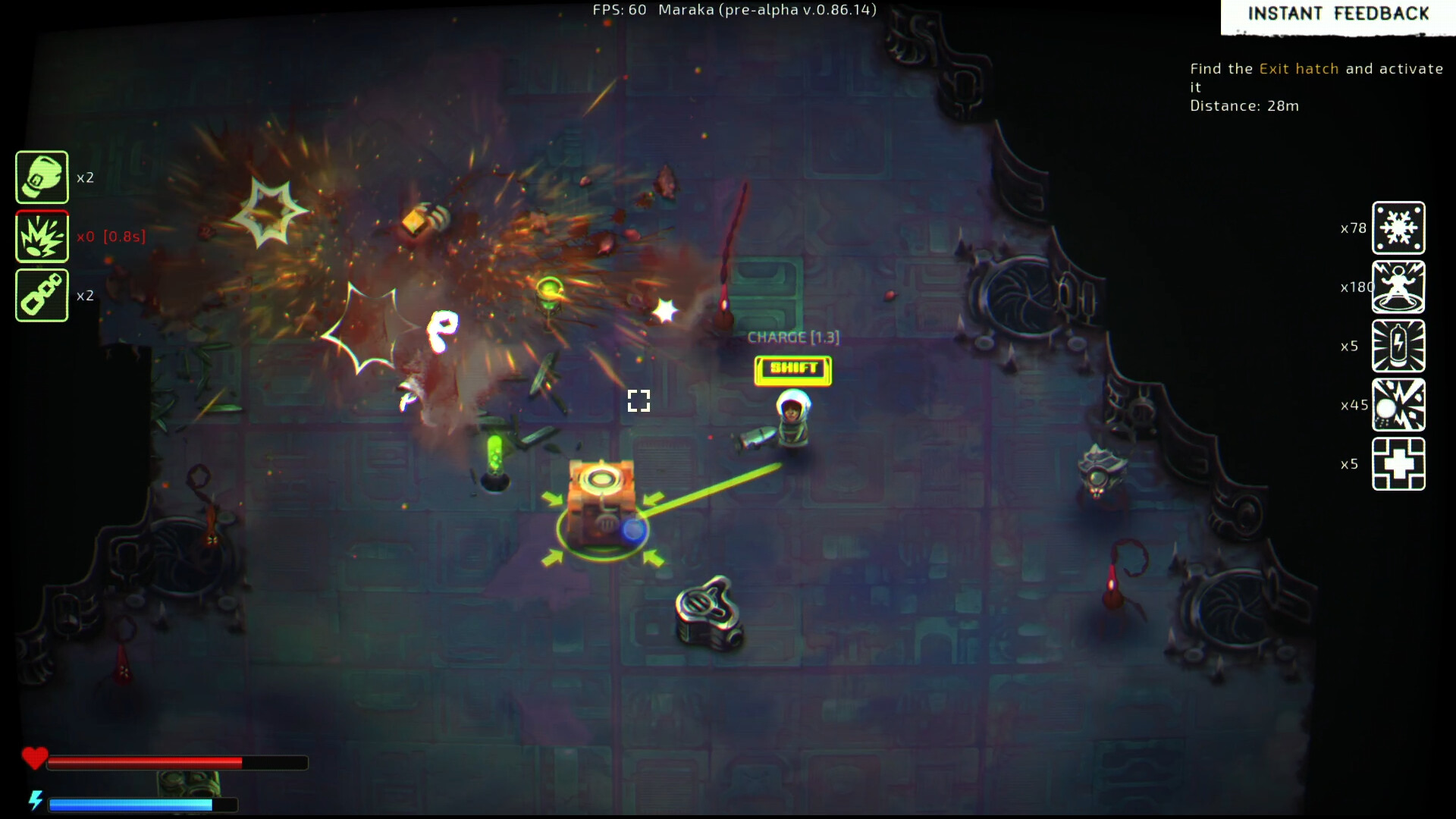Click the explosive ability icon showing x0
This screenshot has height=819, width=1456.
(x=42, y=235)
